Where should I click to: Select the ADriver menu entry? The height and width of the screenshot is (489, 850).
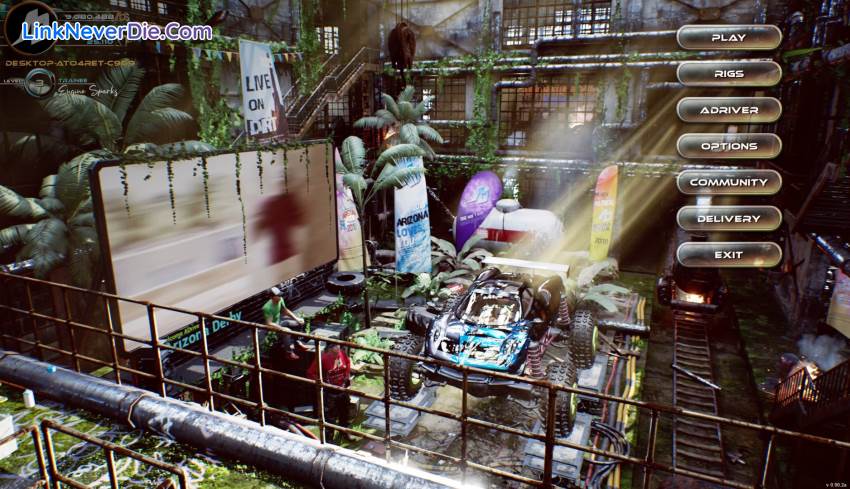click(728, 110)
